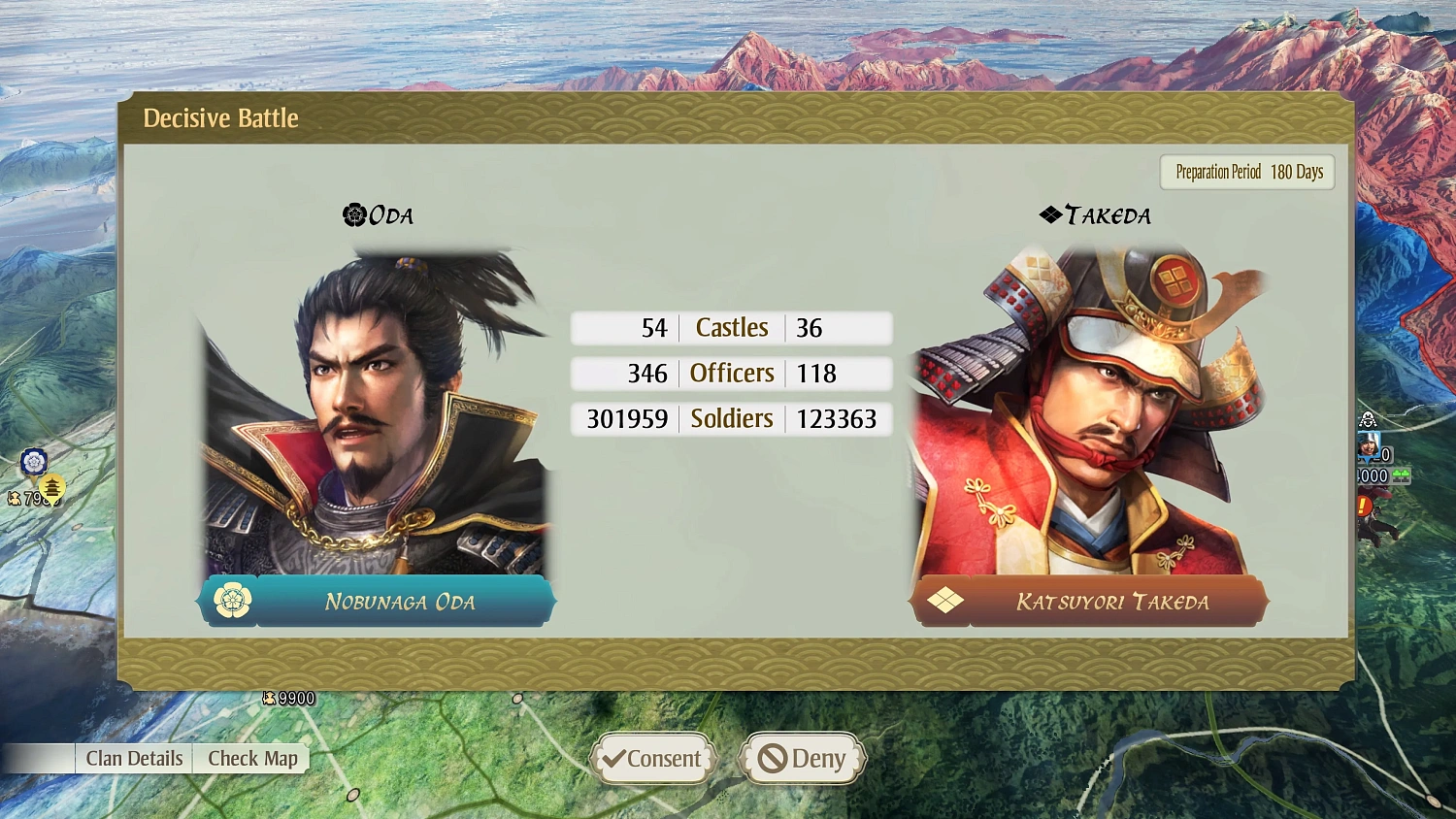1456x819 pixels.
Task: Switch to the Check Map tab
Action: (251, 758)
